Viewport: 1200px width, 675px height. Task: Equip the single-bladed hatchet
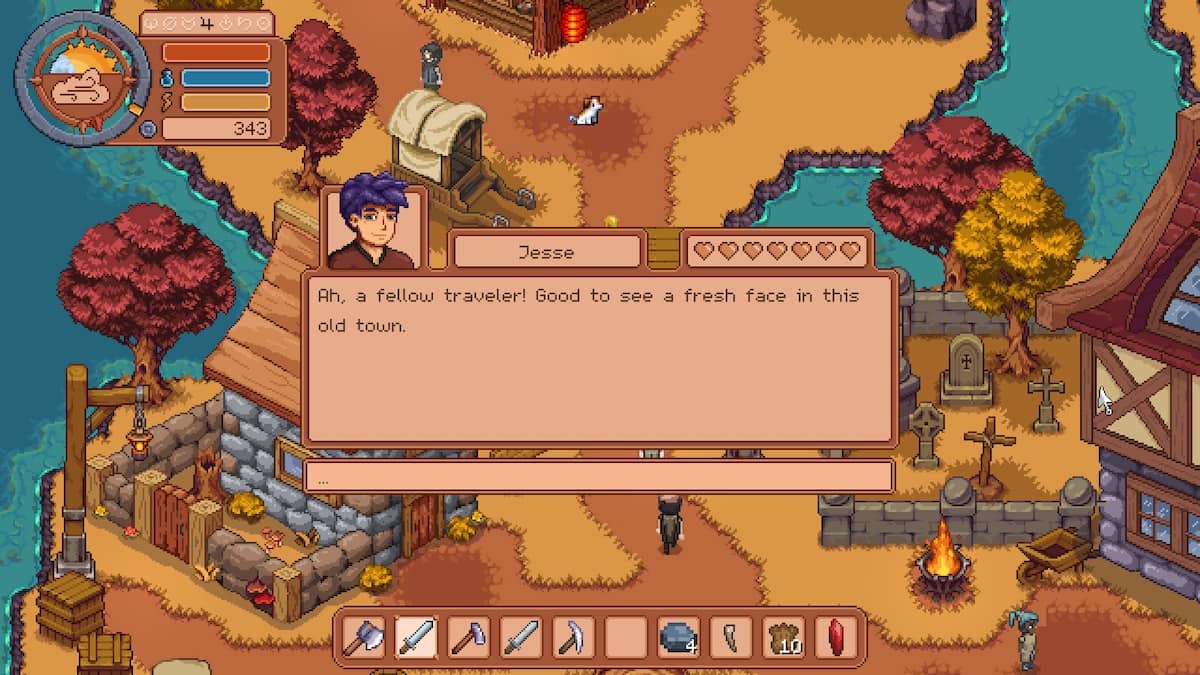point(468,637)
